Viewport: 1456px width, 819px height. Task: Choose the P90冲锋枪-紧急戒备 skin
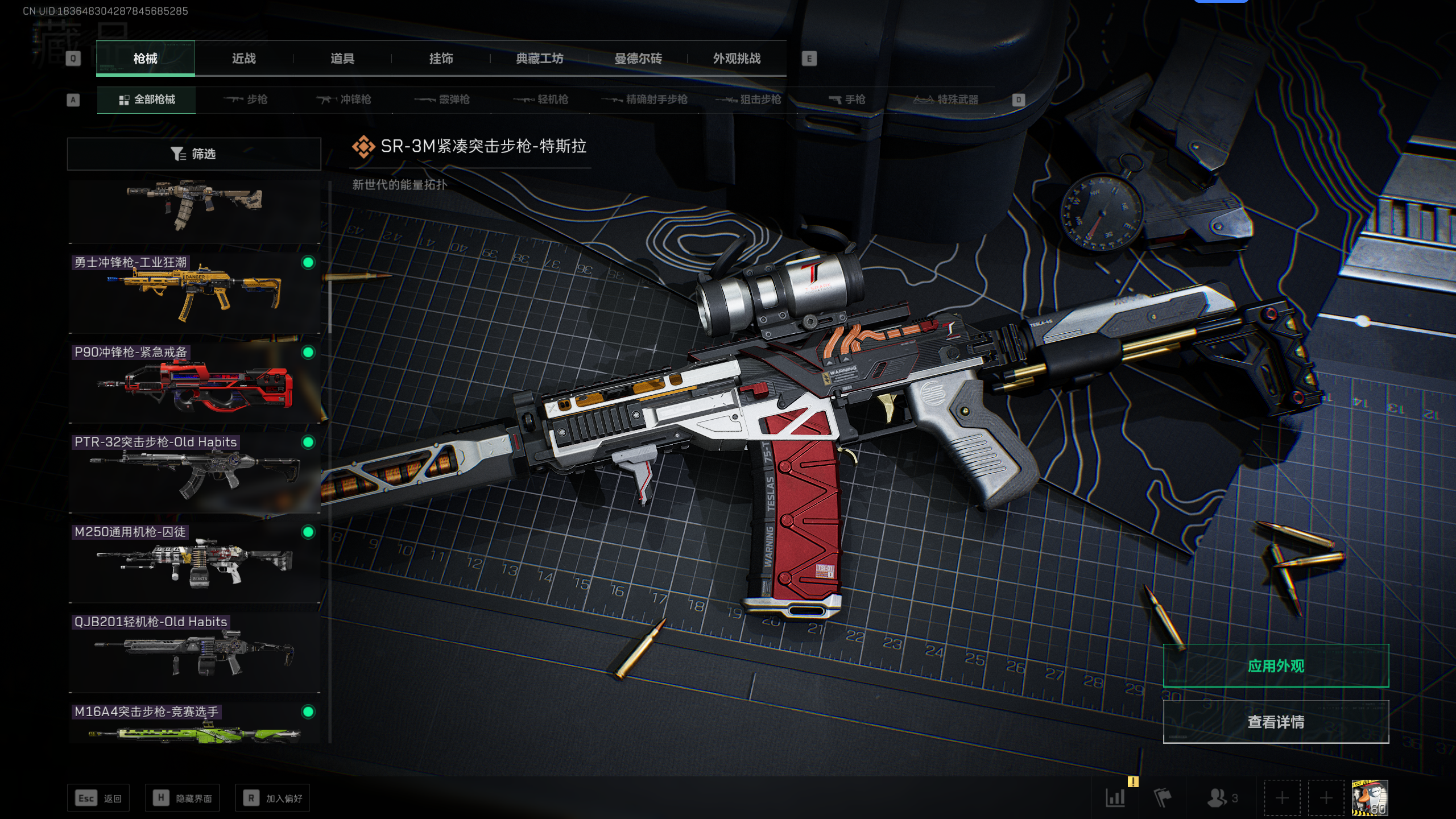pyautogui.click(x=194, y=383)
